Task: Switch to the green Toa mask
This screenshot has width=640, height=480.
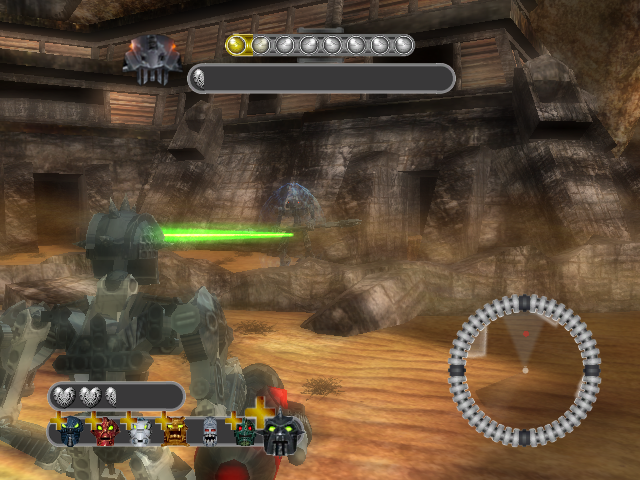Action: pos(245,432)
